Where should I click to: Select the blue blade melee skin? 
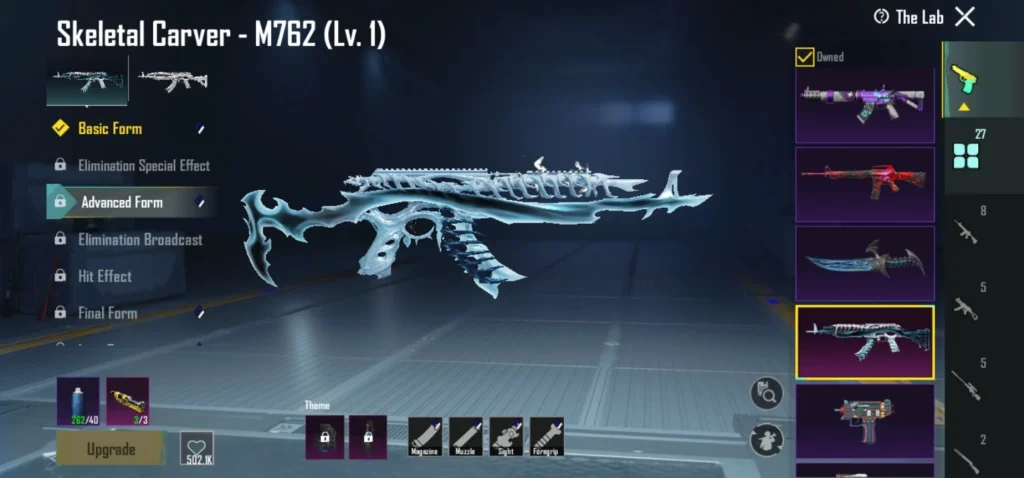pos(864,263)
